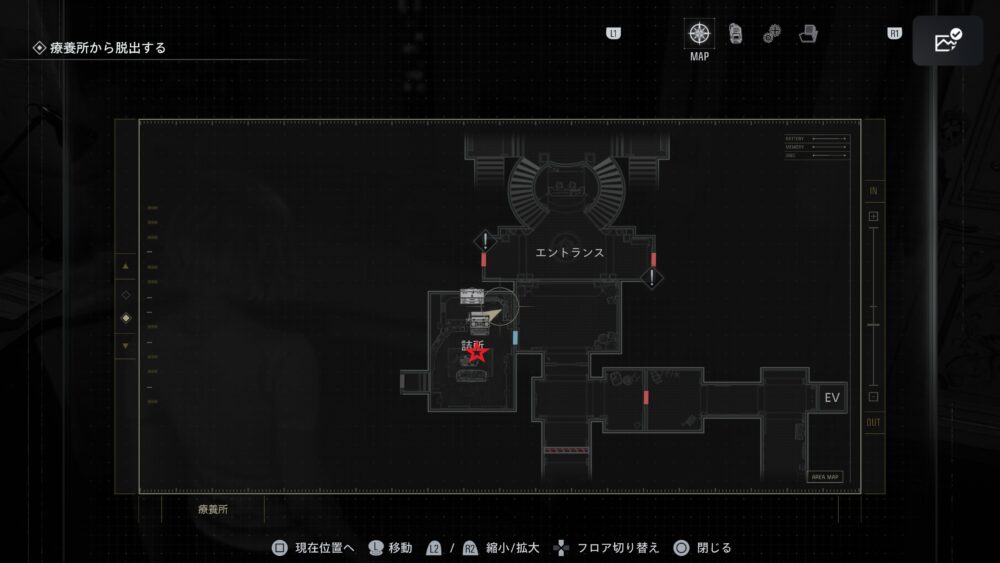Select the MAP compass tab
This screenshot has height=563, width=1000.
(699, 33)
